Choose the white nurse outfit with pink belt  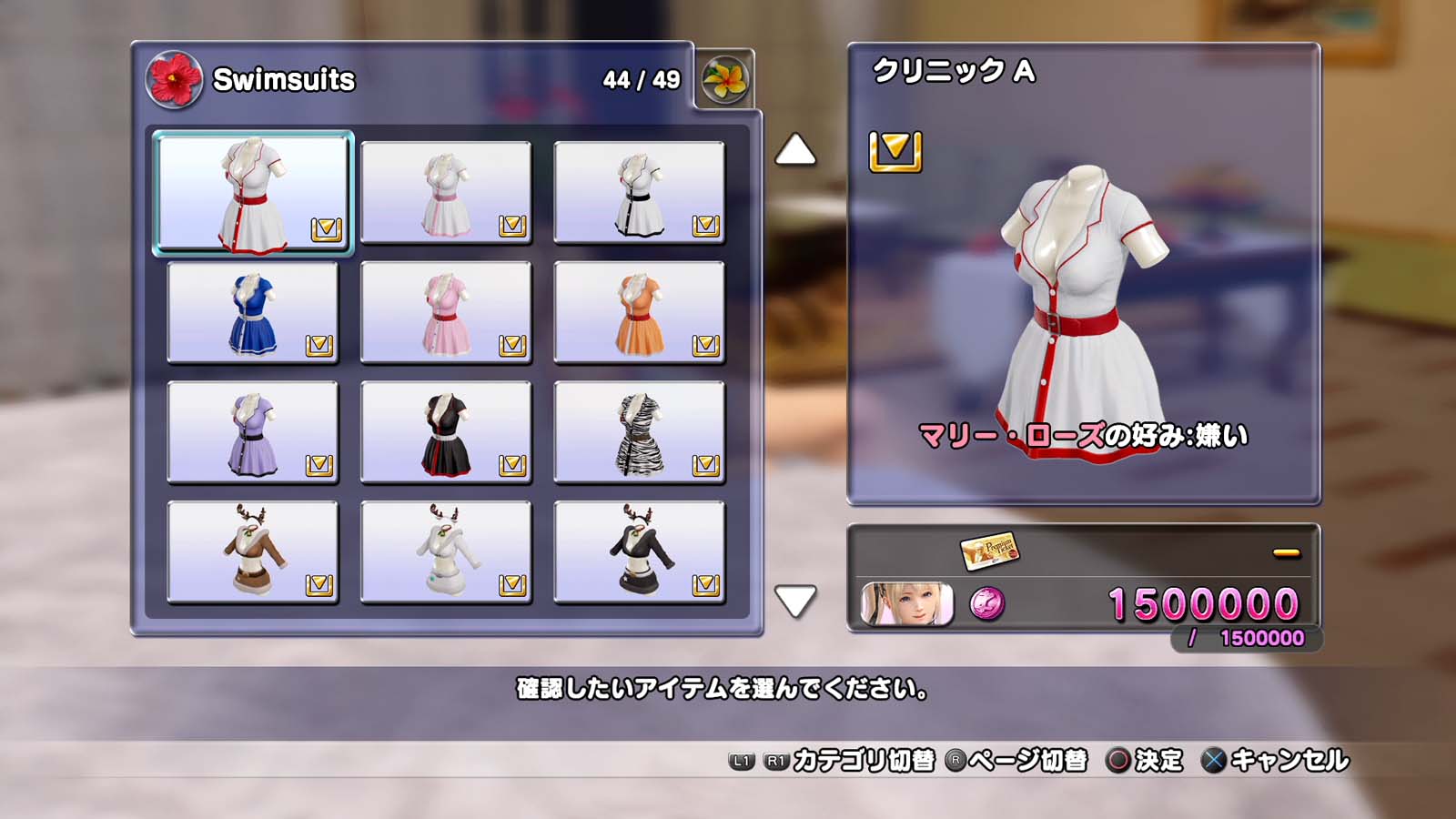[446, 193]
